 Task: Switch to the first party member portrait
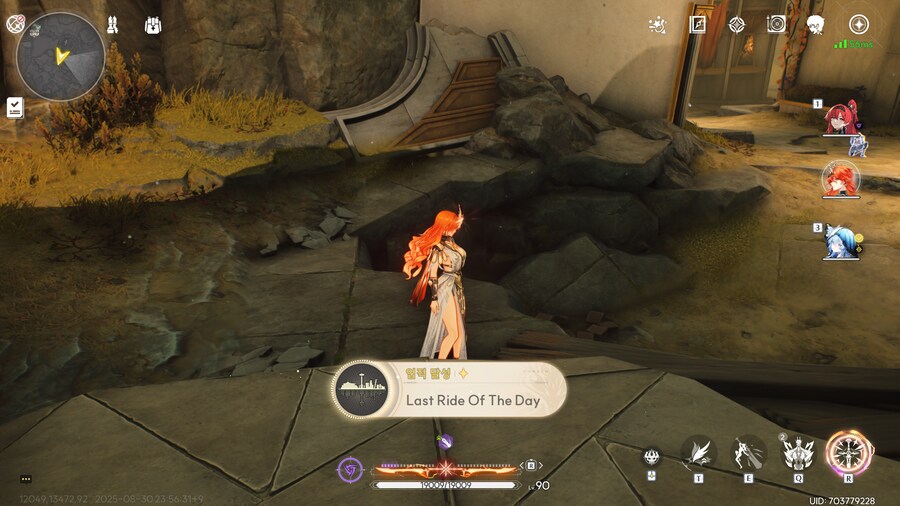(x=840, y=119)
